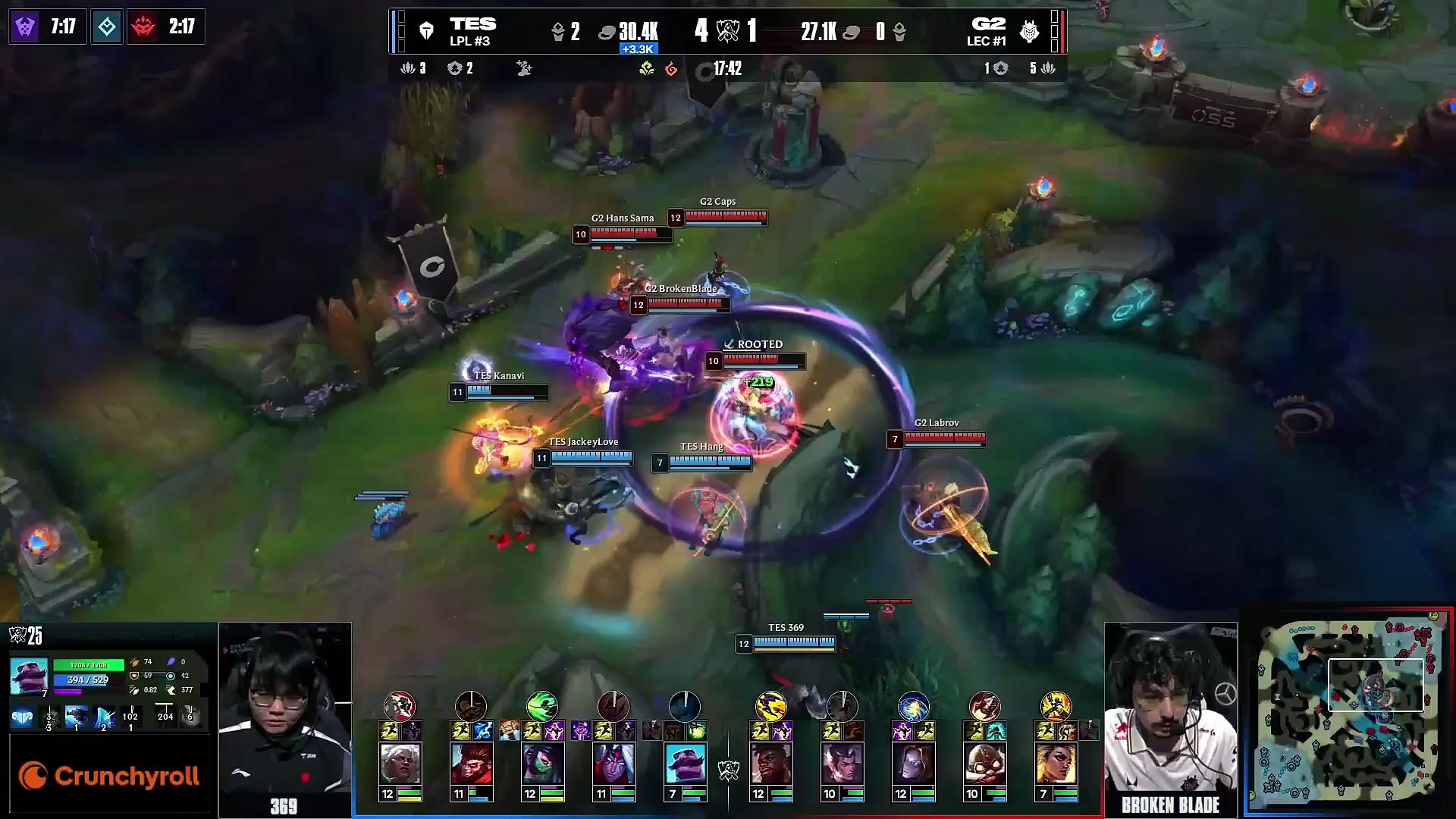Viewport: 1456px width, 819px height.
Task: Click the blue heart rune icon in stats panel
Action: point(22,717)
